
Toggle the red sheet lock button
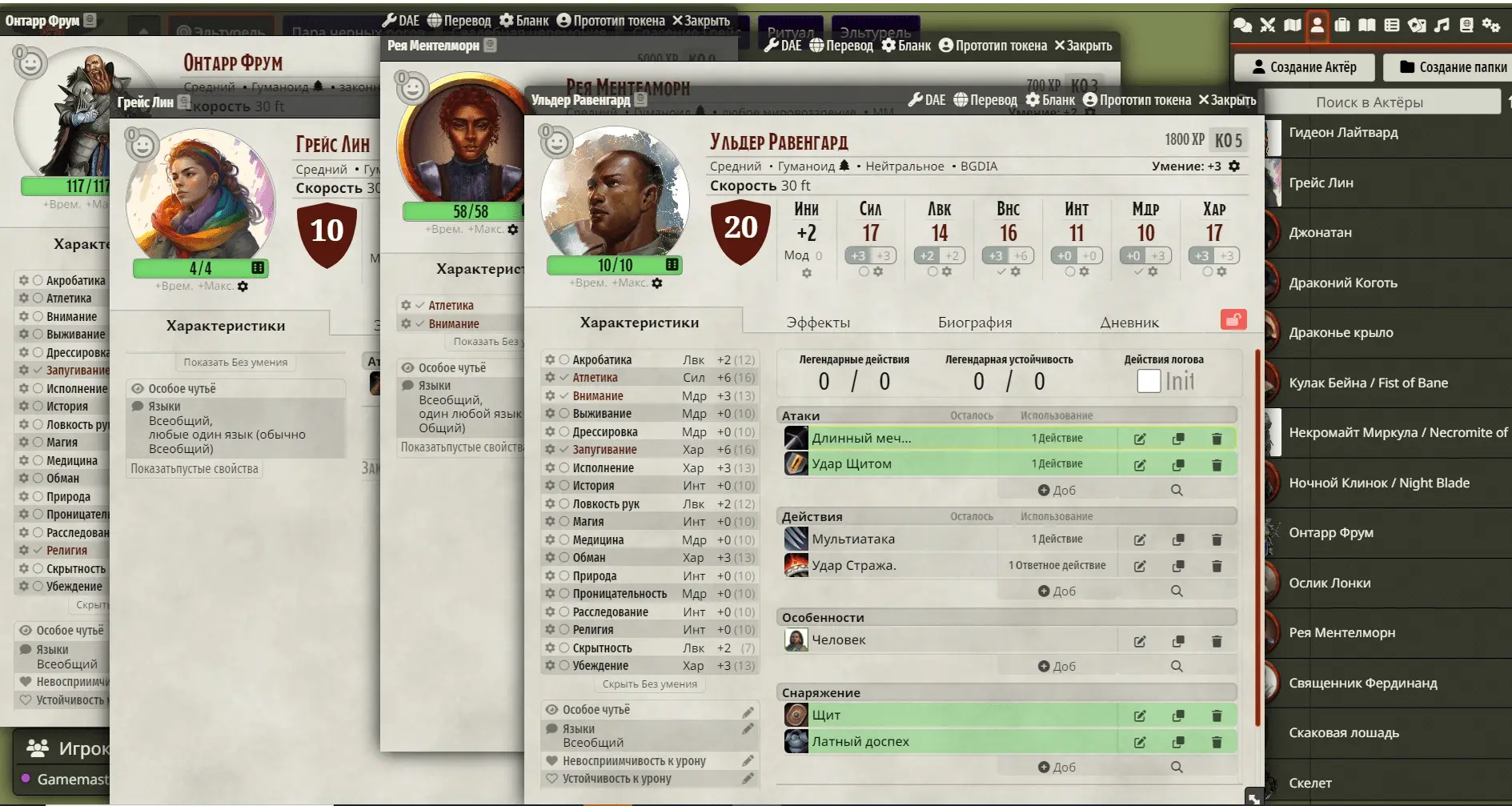[x=1233, y=320]
